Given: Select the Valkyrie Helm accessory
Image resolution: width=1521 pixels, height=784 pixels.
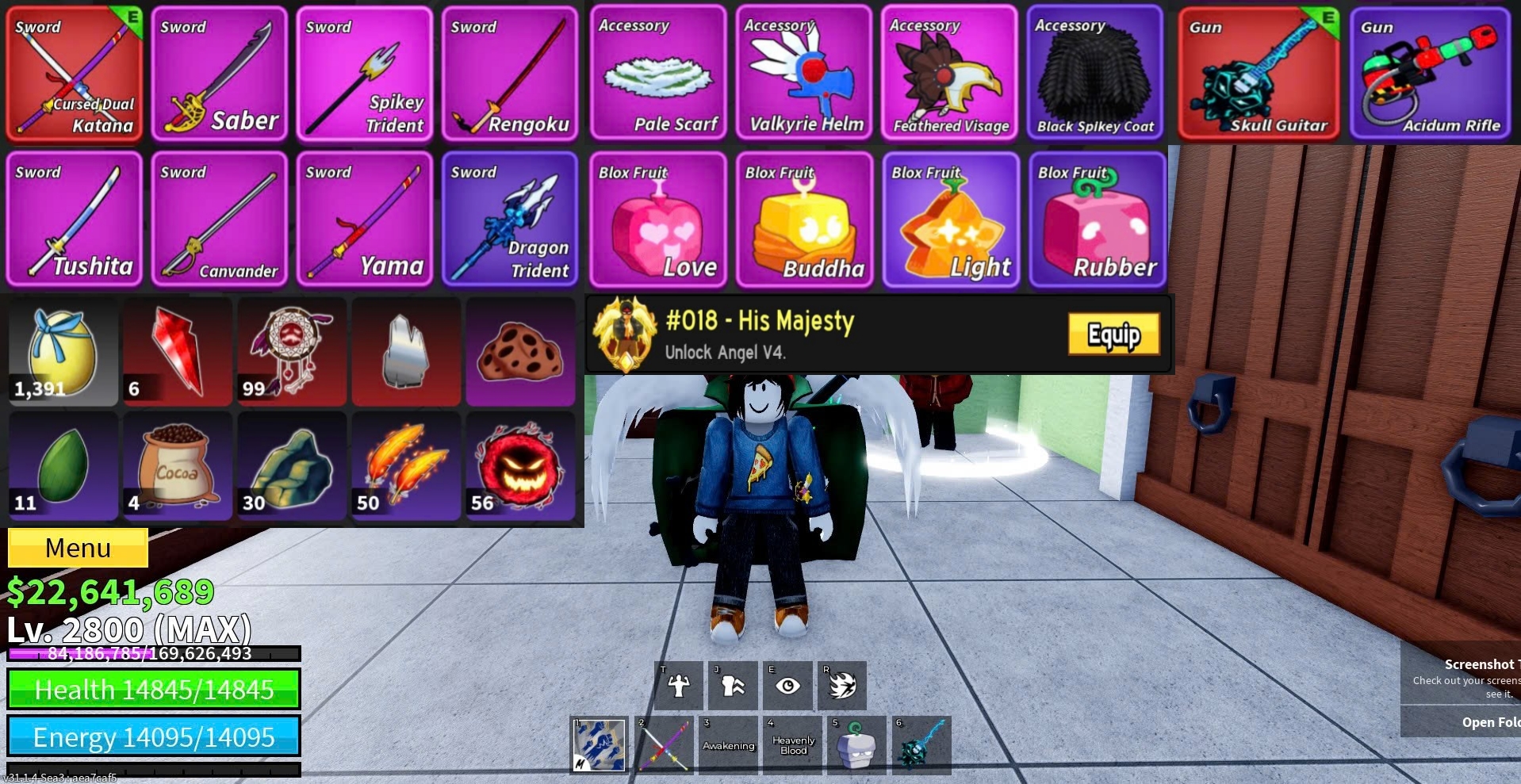Looking at the screenshot, I should [x=803, y=74].
